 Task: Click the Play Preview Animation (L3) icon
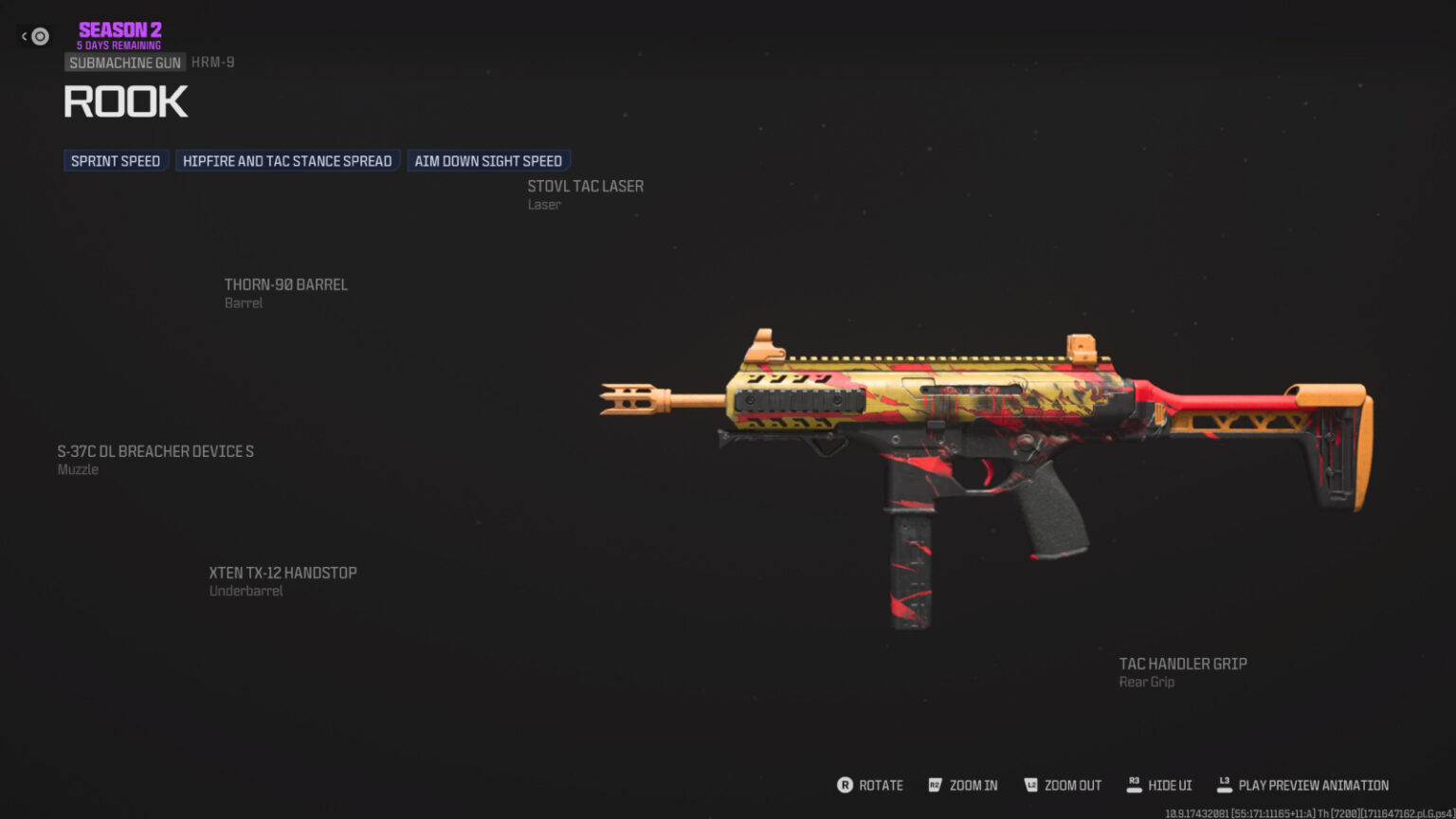pos(1224,784)
